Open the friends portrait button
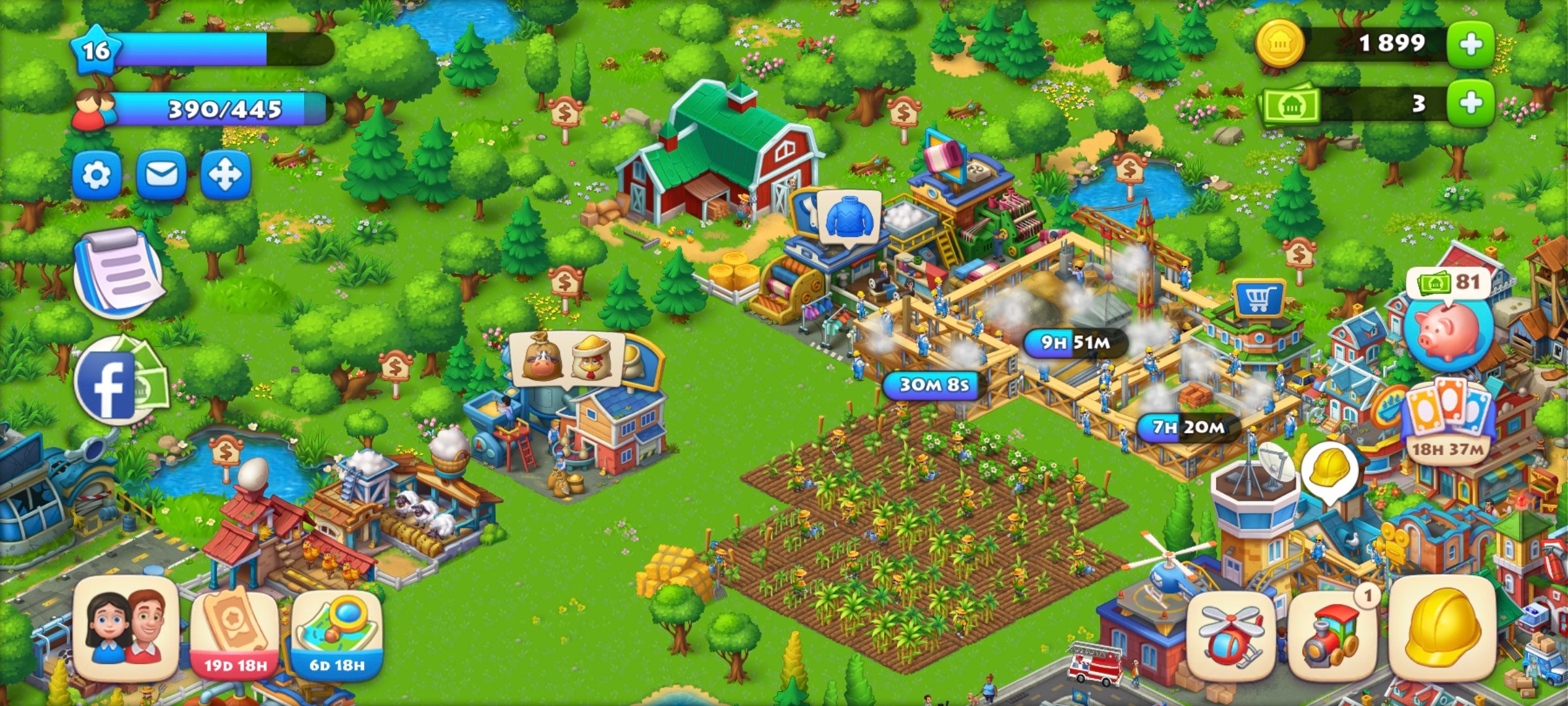 (126, 629)
